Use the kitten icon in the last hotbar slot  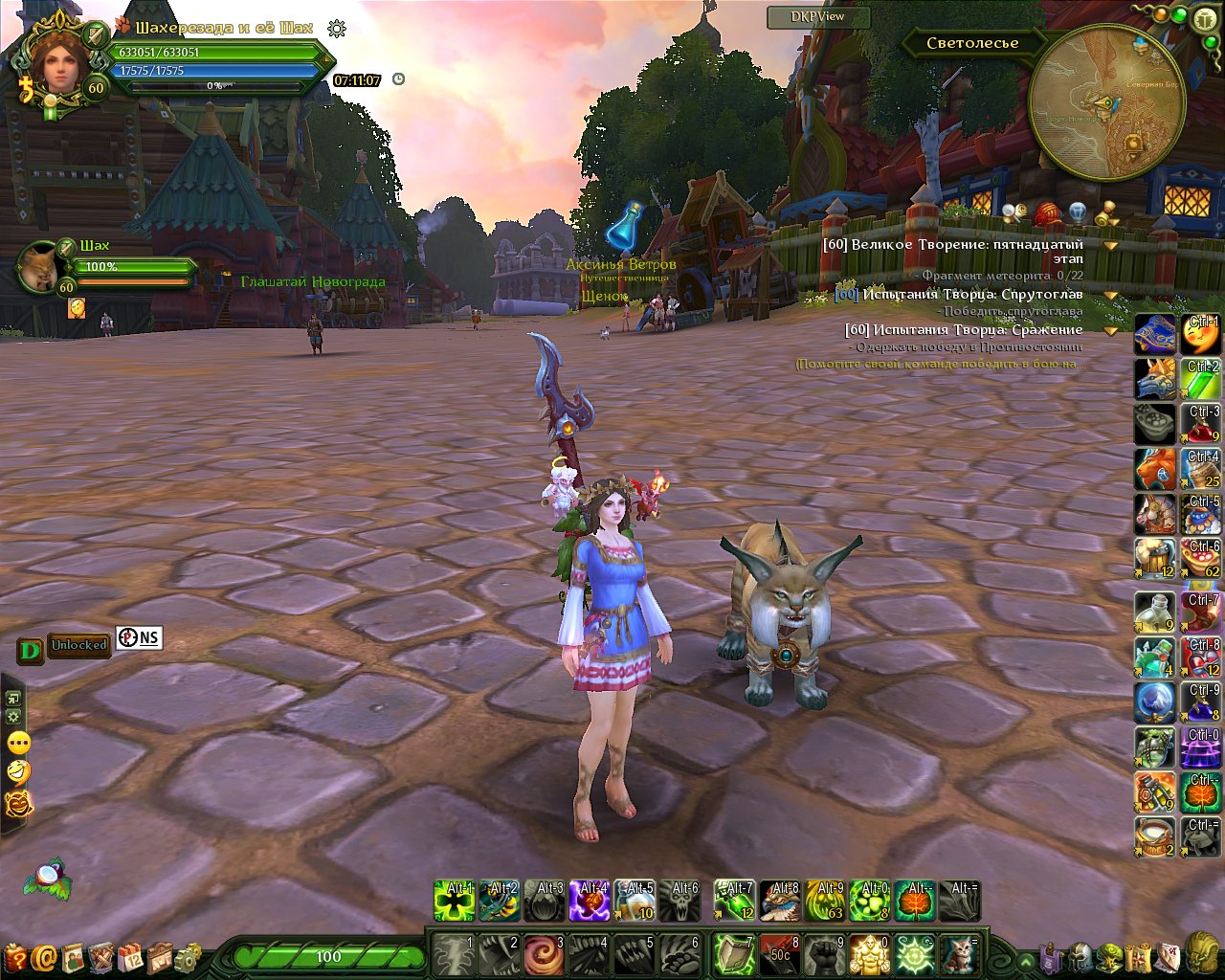960,955
